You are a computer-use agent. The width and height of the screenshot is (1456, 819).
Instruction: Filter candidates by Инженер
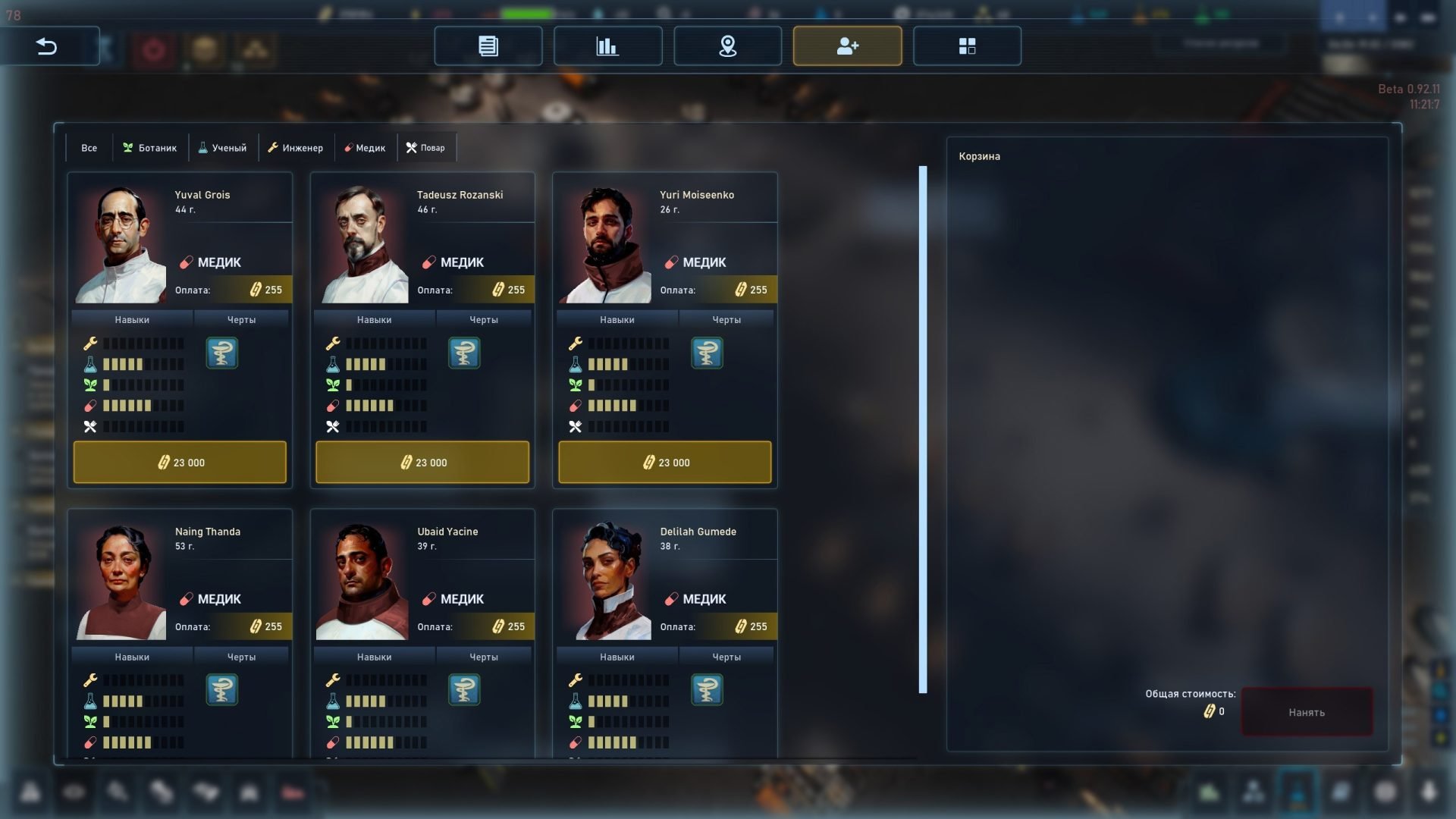coord(295,148)
